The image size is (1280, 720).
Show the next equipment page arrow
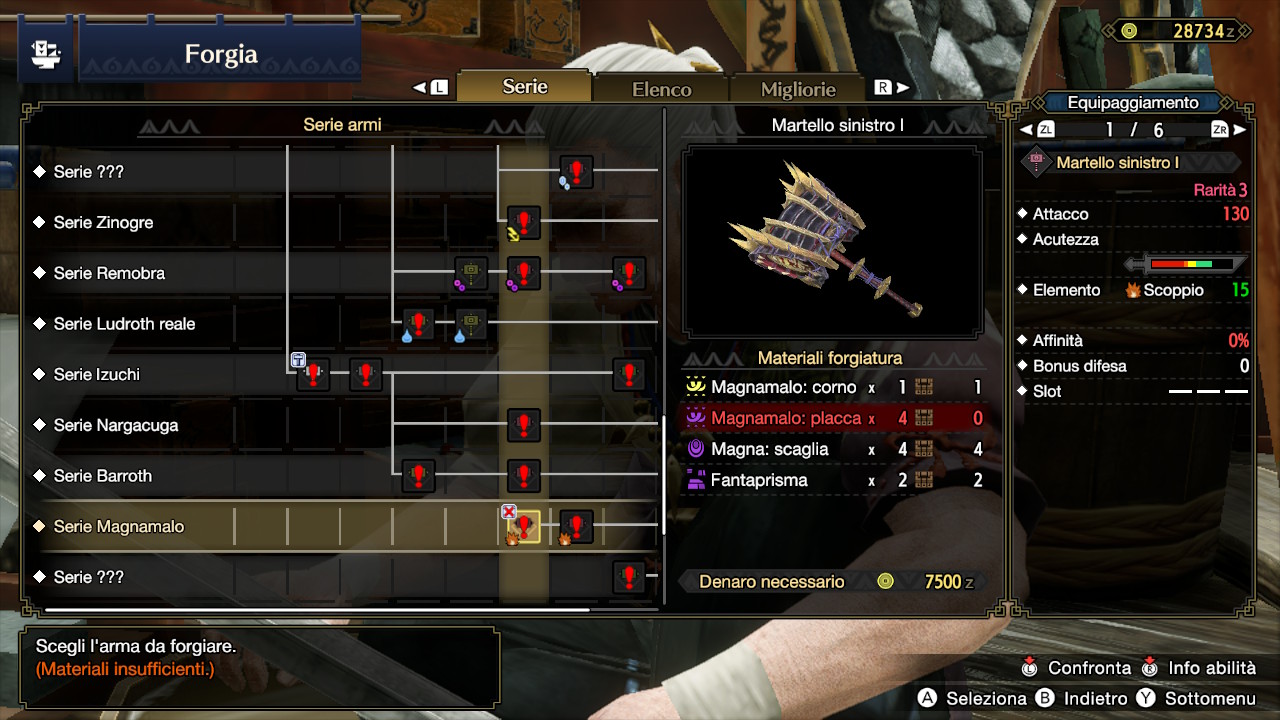pyautogui.click(x=1240, y=130)
